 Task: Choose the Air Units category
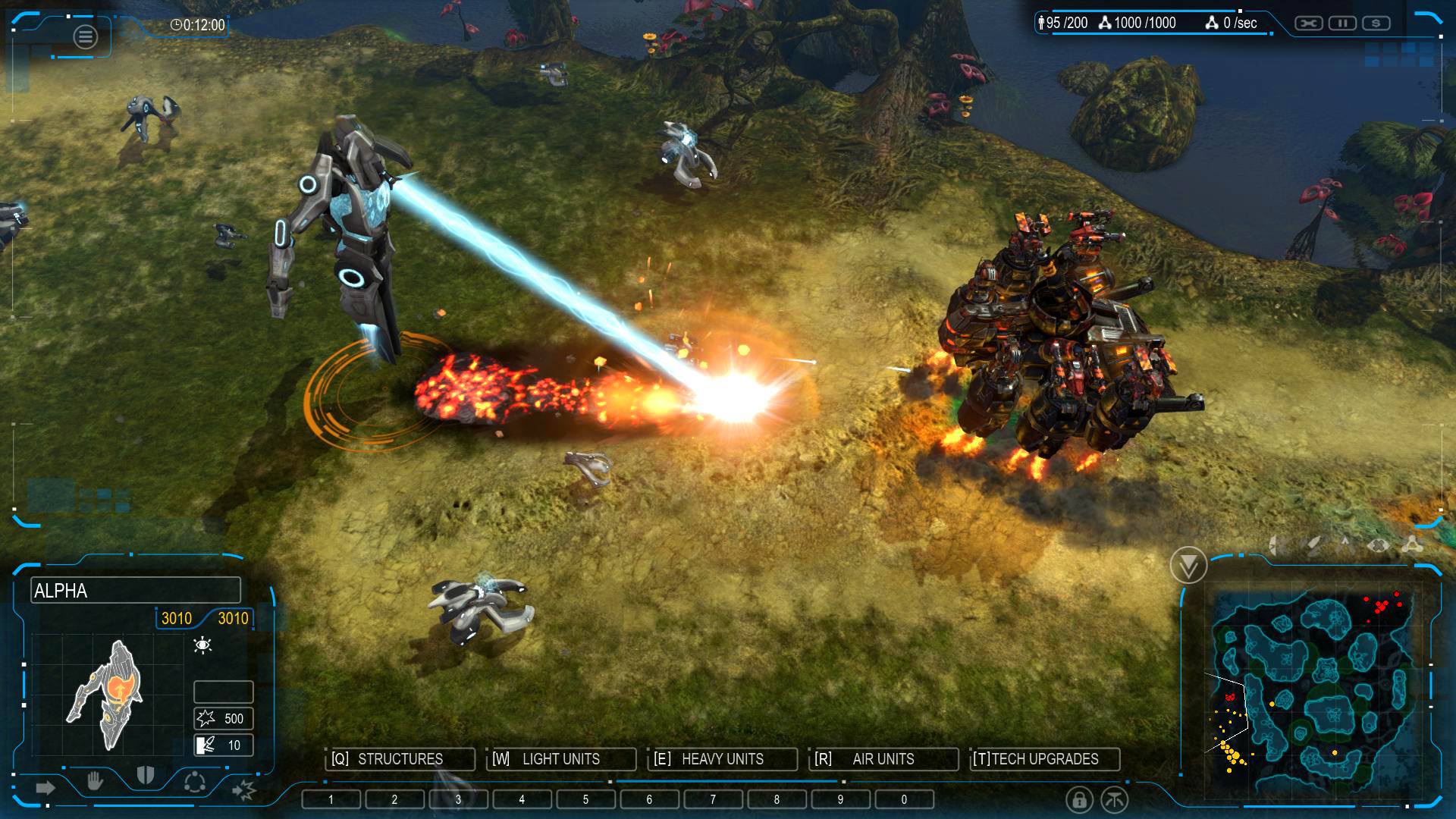(x=883, y=759)
